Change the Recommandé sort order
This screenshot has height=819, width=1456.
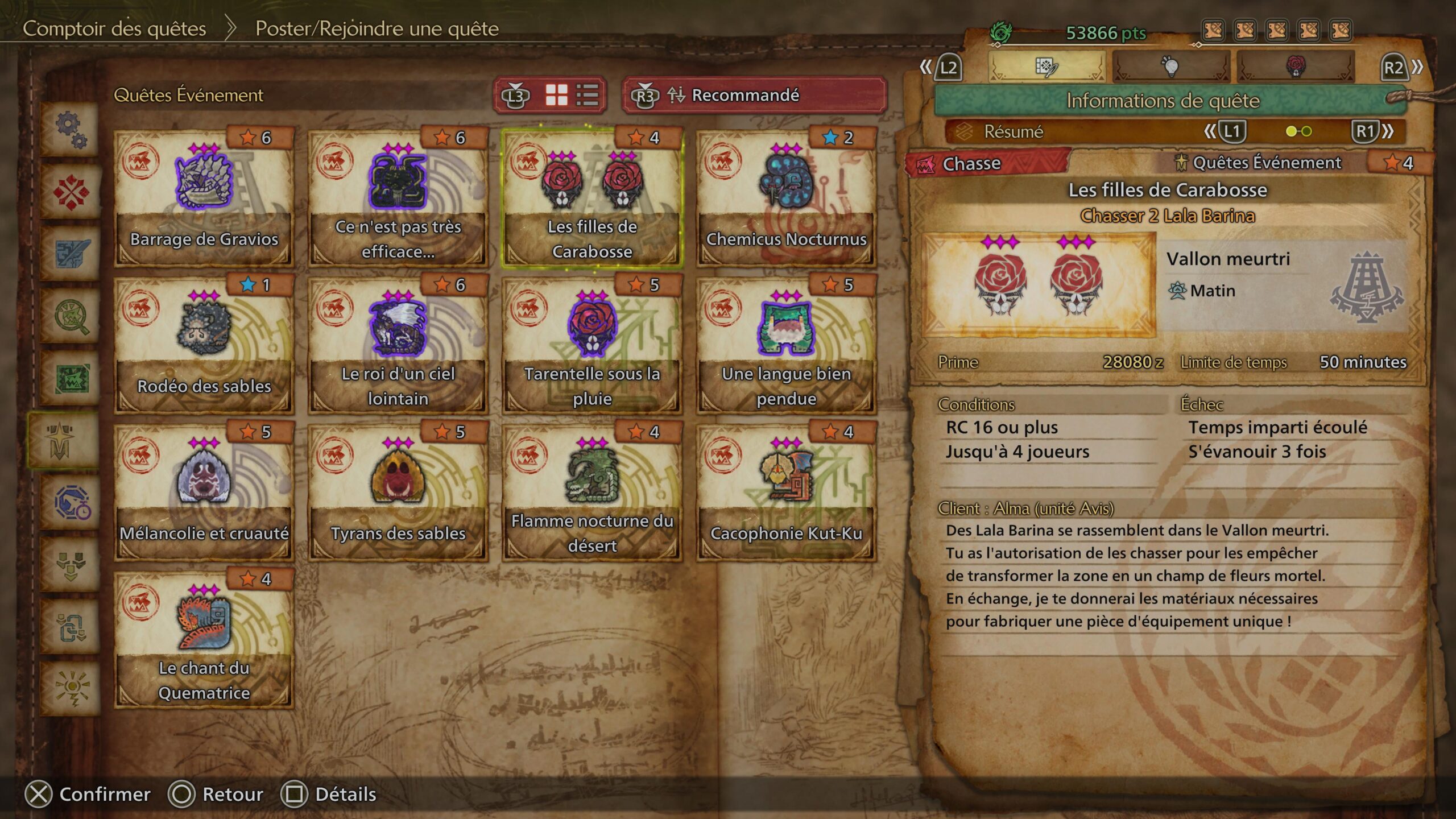[754, 95]
